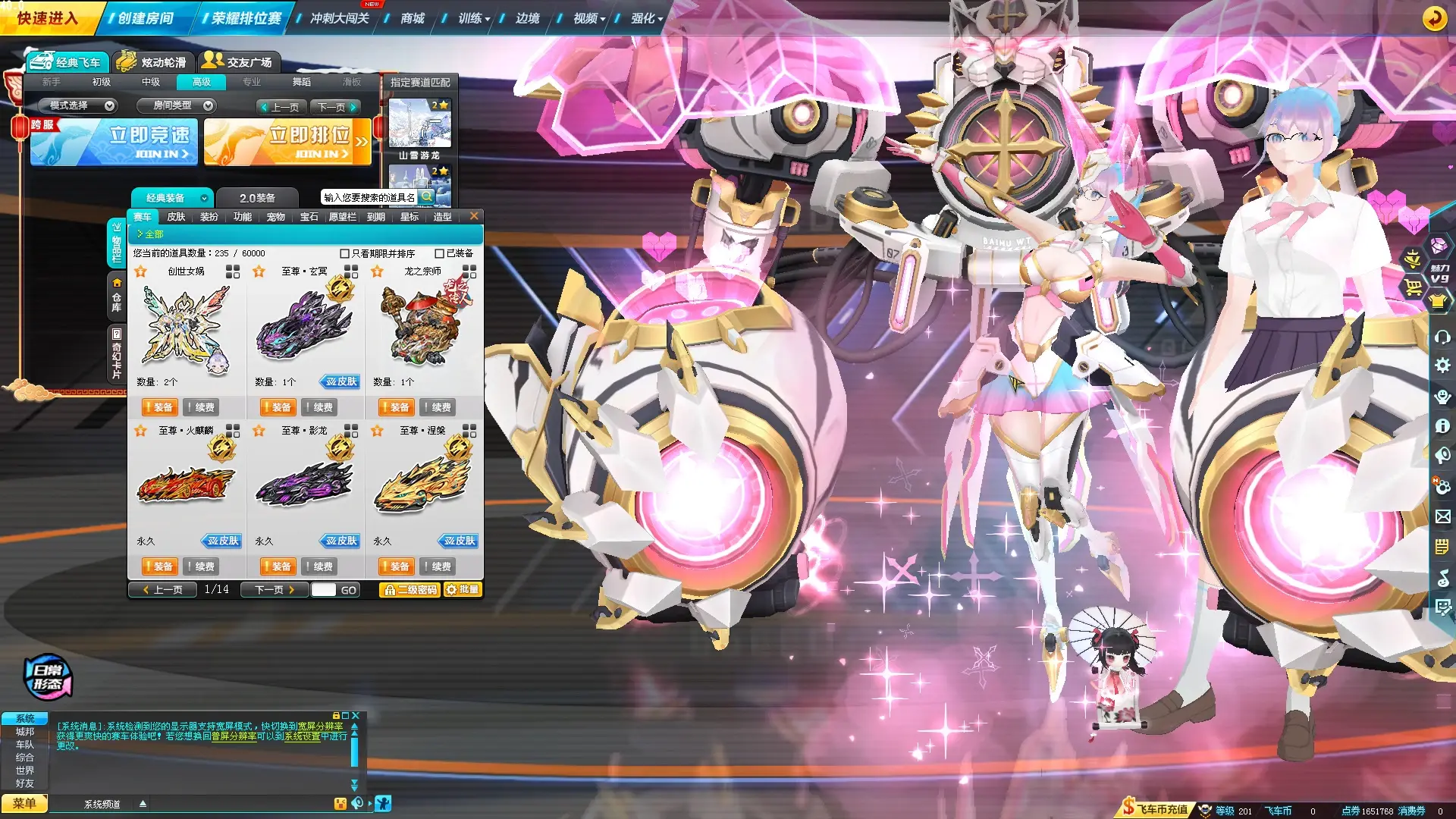The image size is (1456, 819).
Task: Go to the next inventory page
Action: (x=274, y=589)
